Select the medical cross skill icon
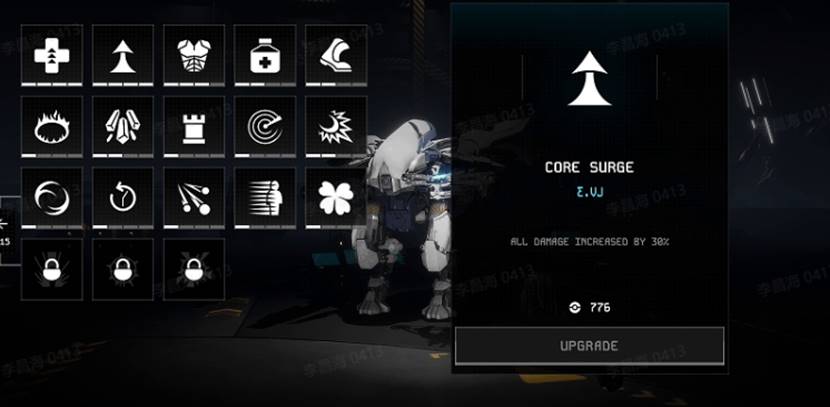830x407 pixels. [x=52, y=55]
